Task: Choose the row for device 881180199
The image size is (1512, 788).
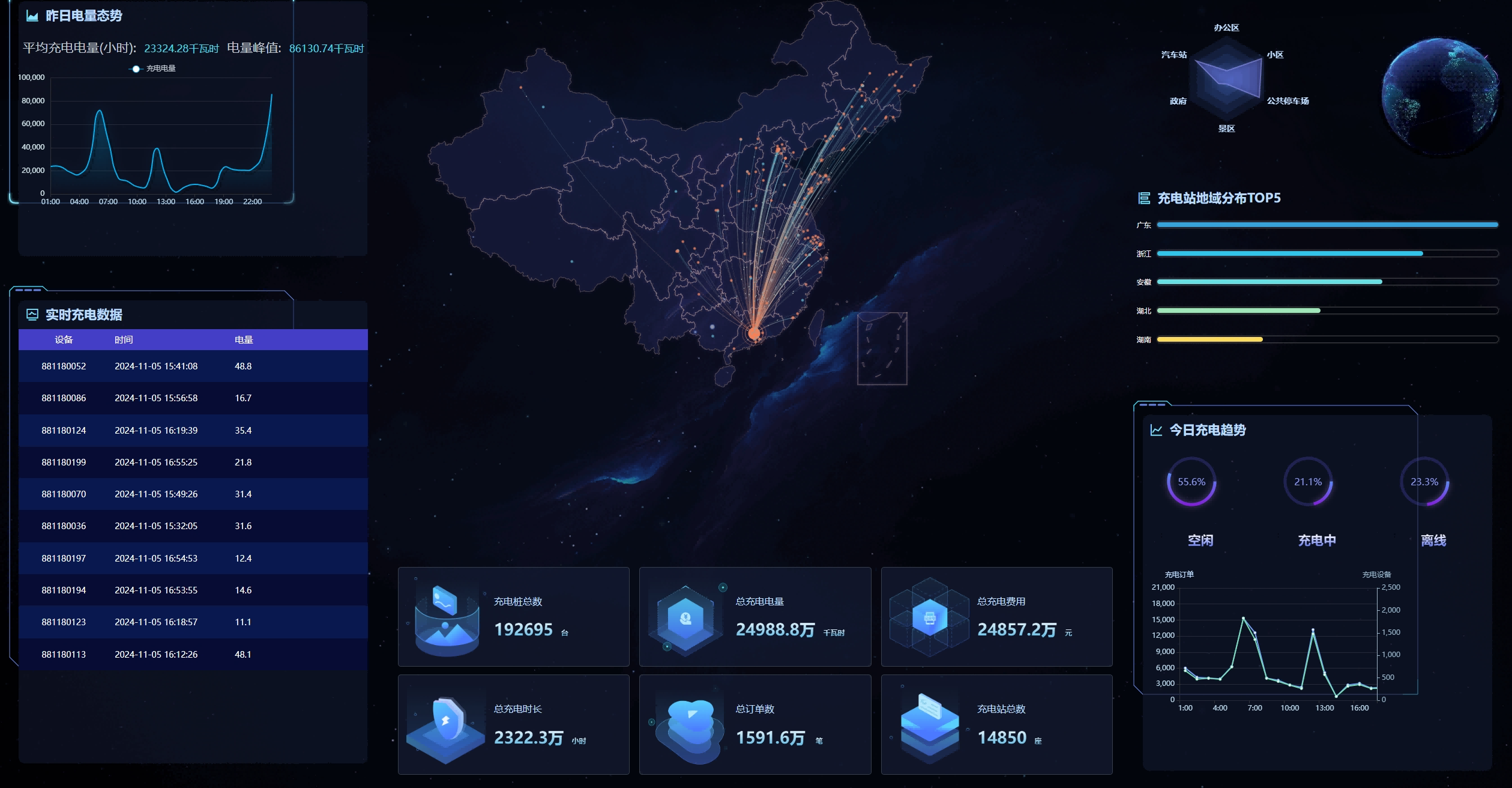Action: click(x=193, y=462)
